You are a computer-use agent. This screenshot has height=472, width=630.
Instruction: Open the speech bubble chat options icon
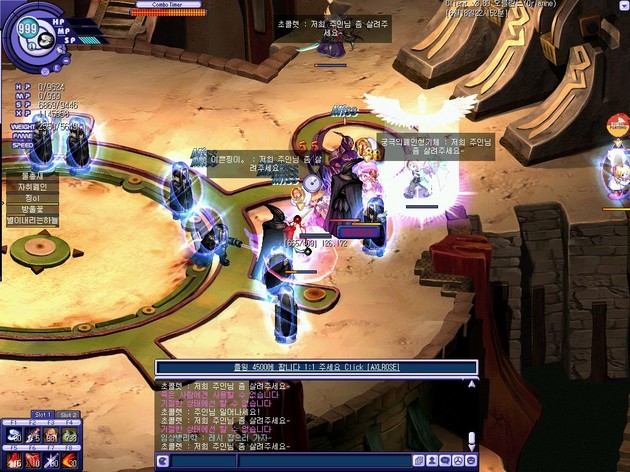(445, 461)
